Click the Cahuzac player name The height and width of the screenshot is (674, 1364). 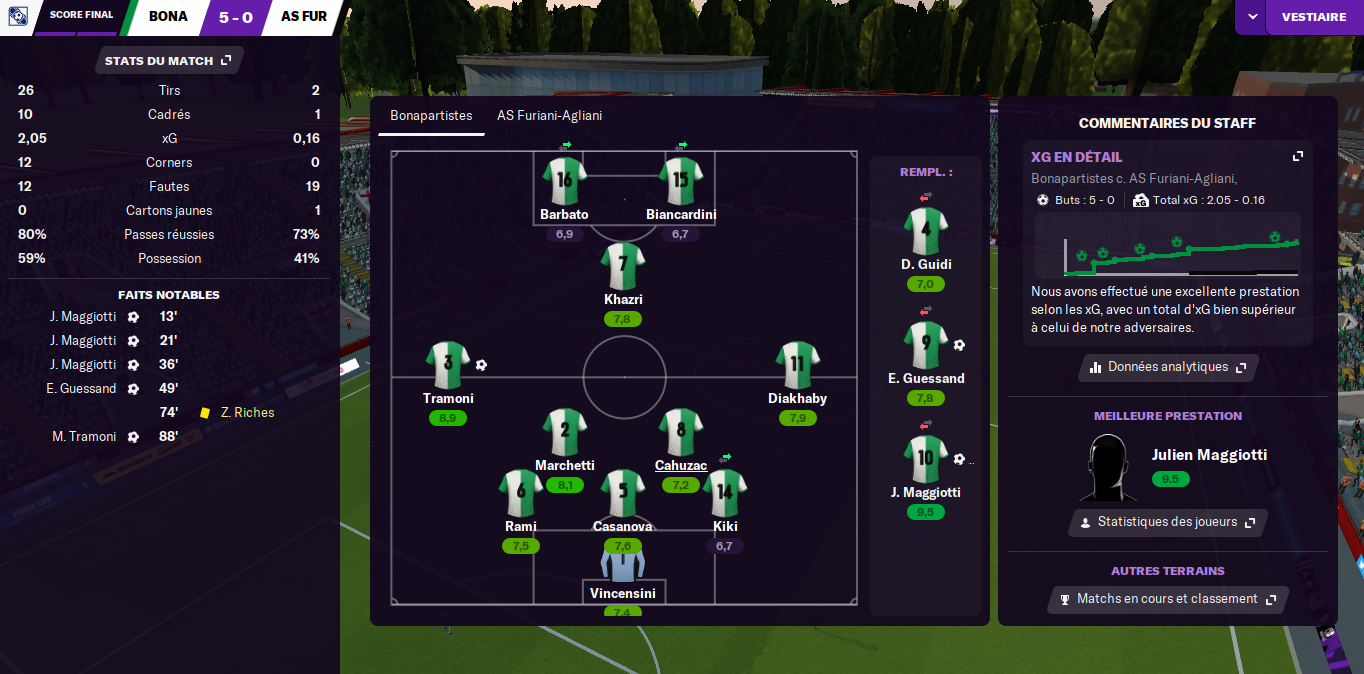pos(681,465)
